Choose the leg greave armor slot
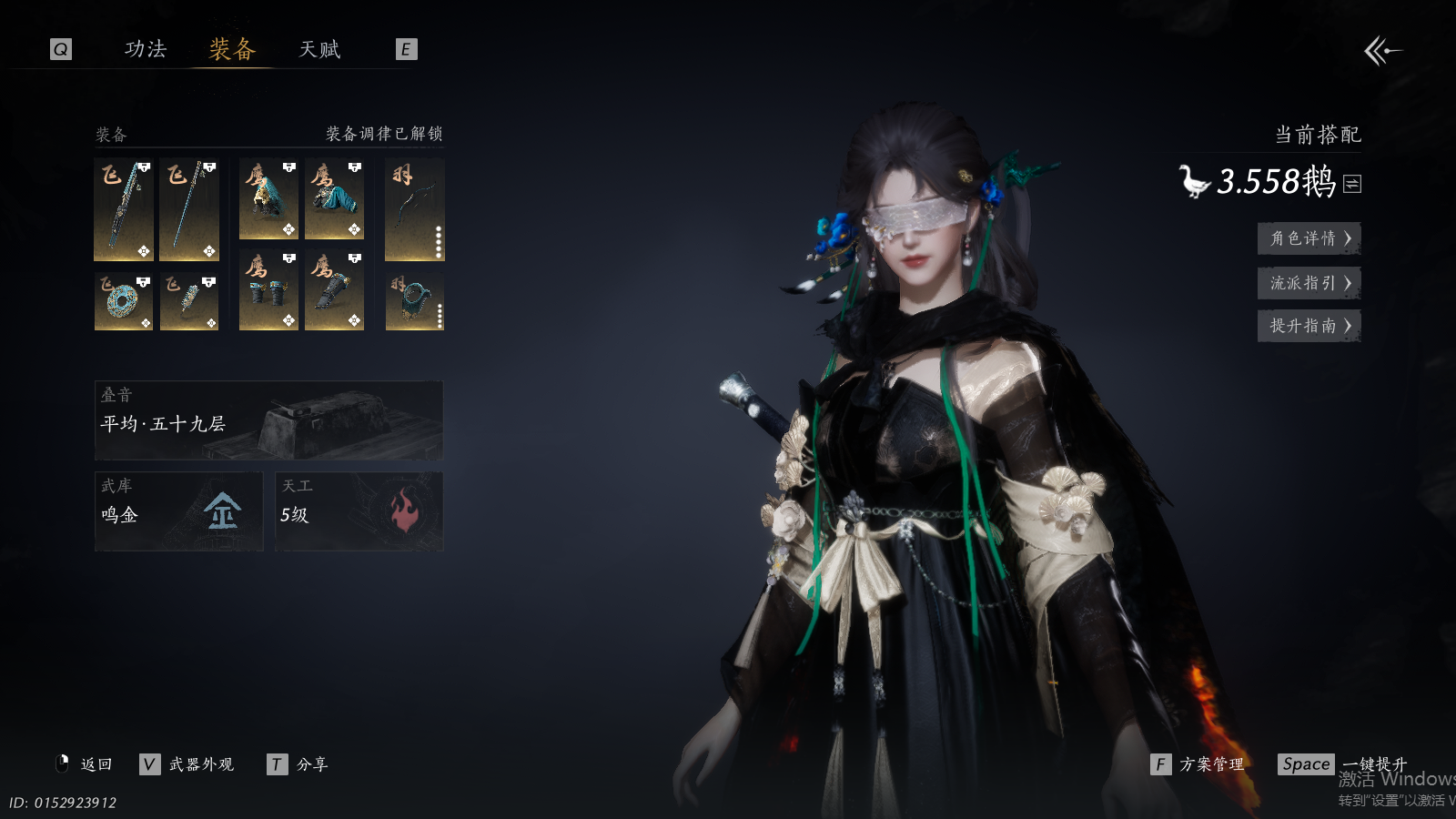 point(334,290)
